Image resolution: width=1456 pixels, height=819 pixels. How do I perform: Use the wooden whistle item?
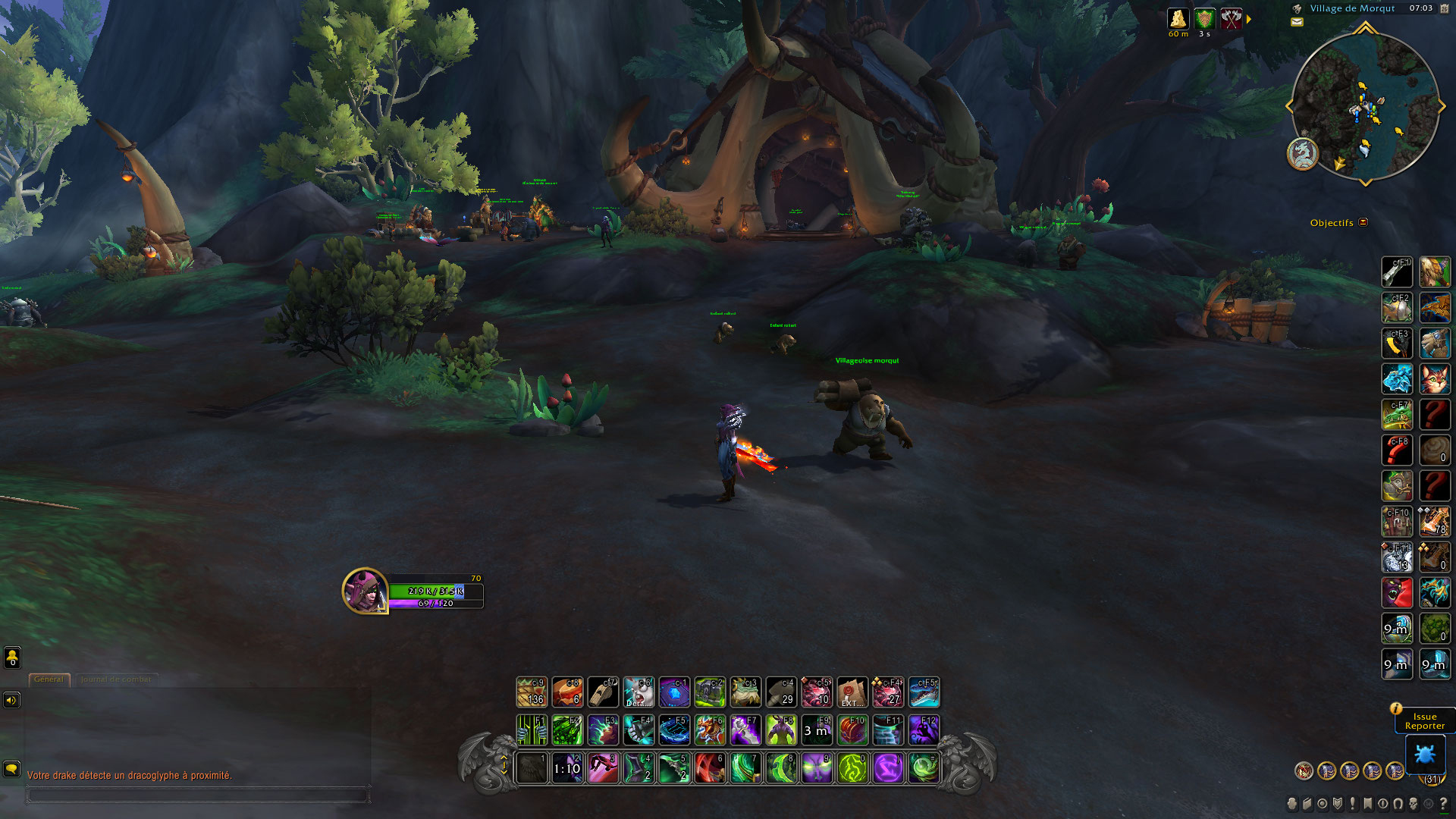click(x=603, y=692)
